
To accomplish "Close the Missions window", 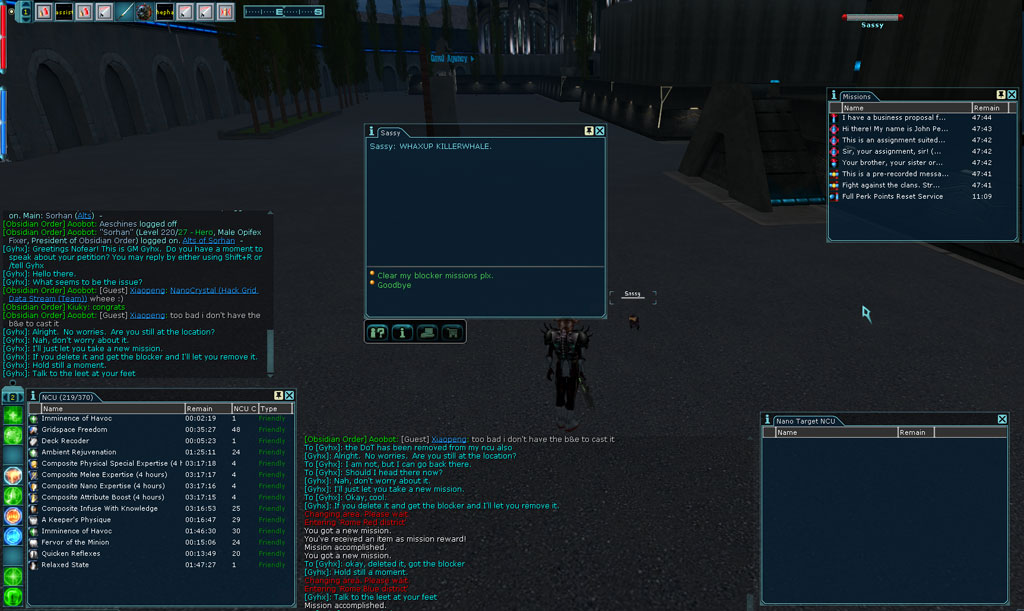I will click(1012, 95).
